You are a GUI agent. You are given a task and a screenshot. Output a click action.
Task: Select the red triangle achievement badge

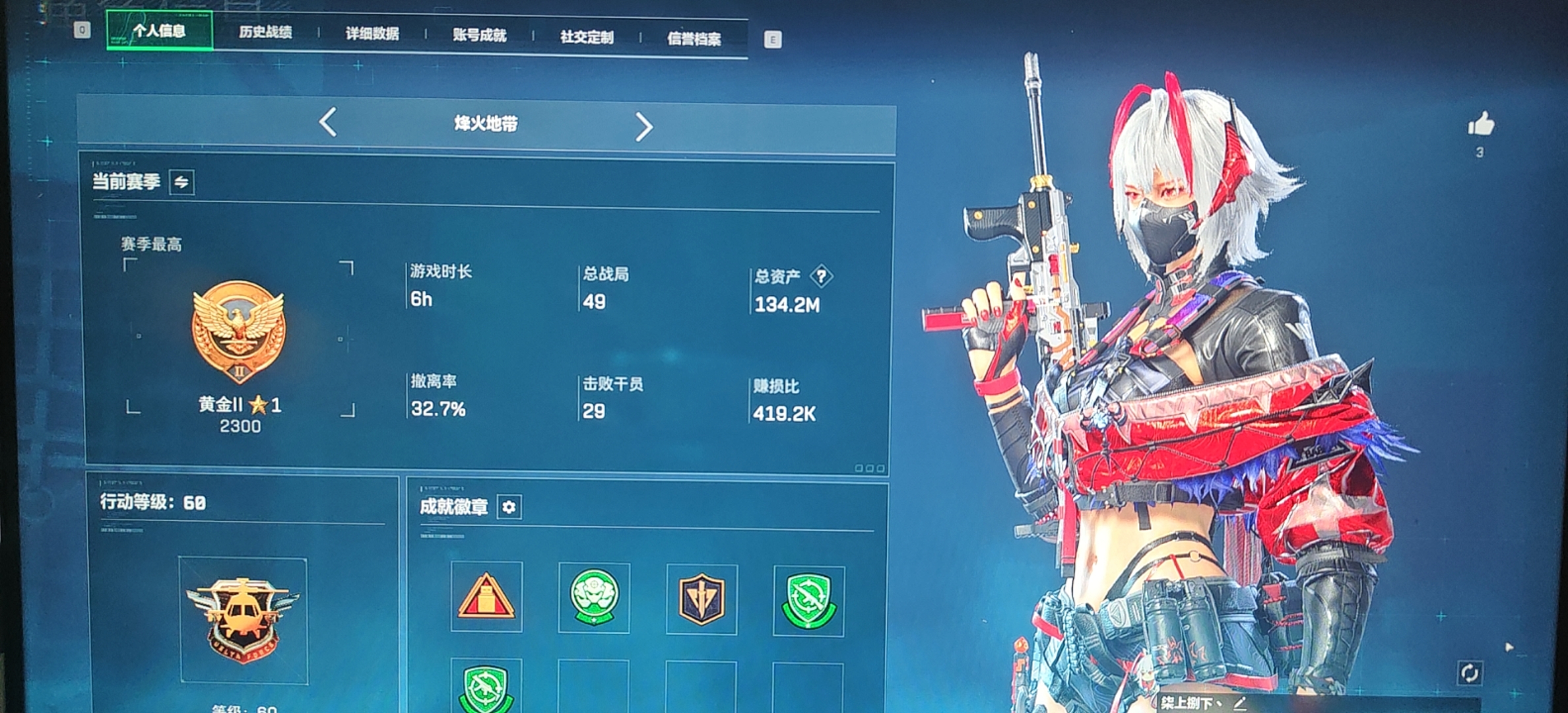[x=486, y=597]
